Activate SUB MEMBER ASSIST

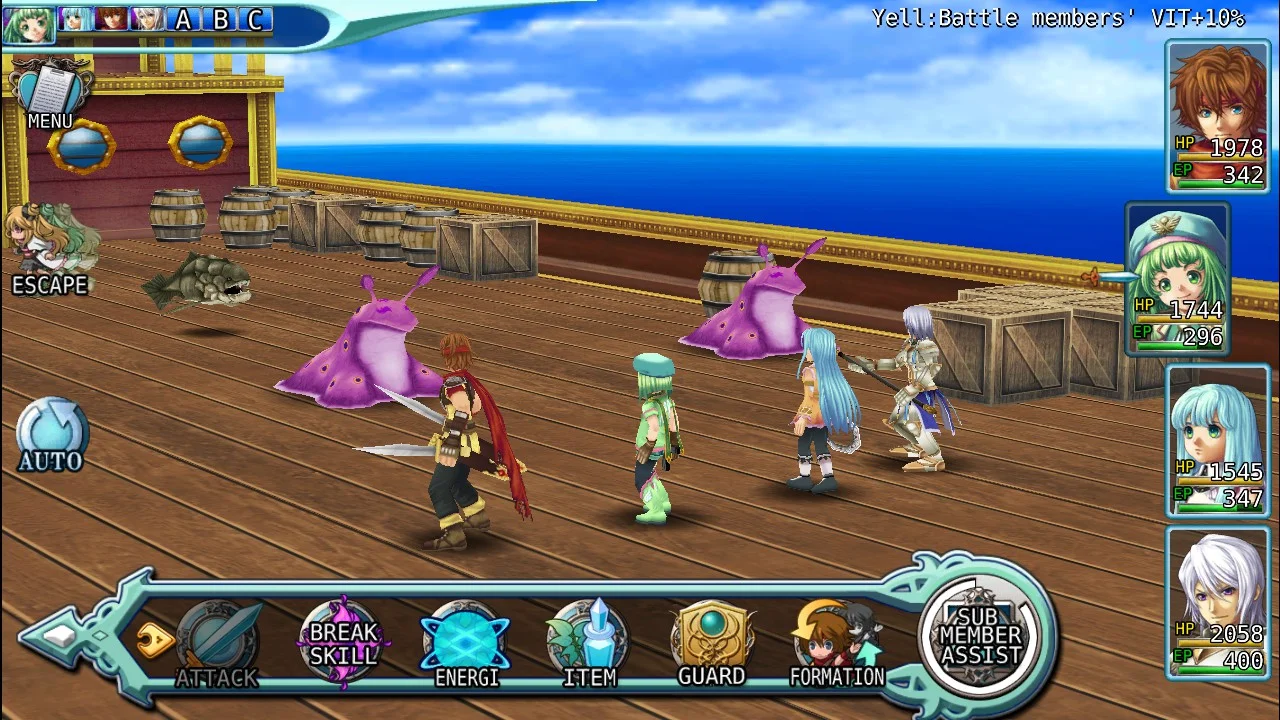pyautogui.click(x=980, y=636)
